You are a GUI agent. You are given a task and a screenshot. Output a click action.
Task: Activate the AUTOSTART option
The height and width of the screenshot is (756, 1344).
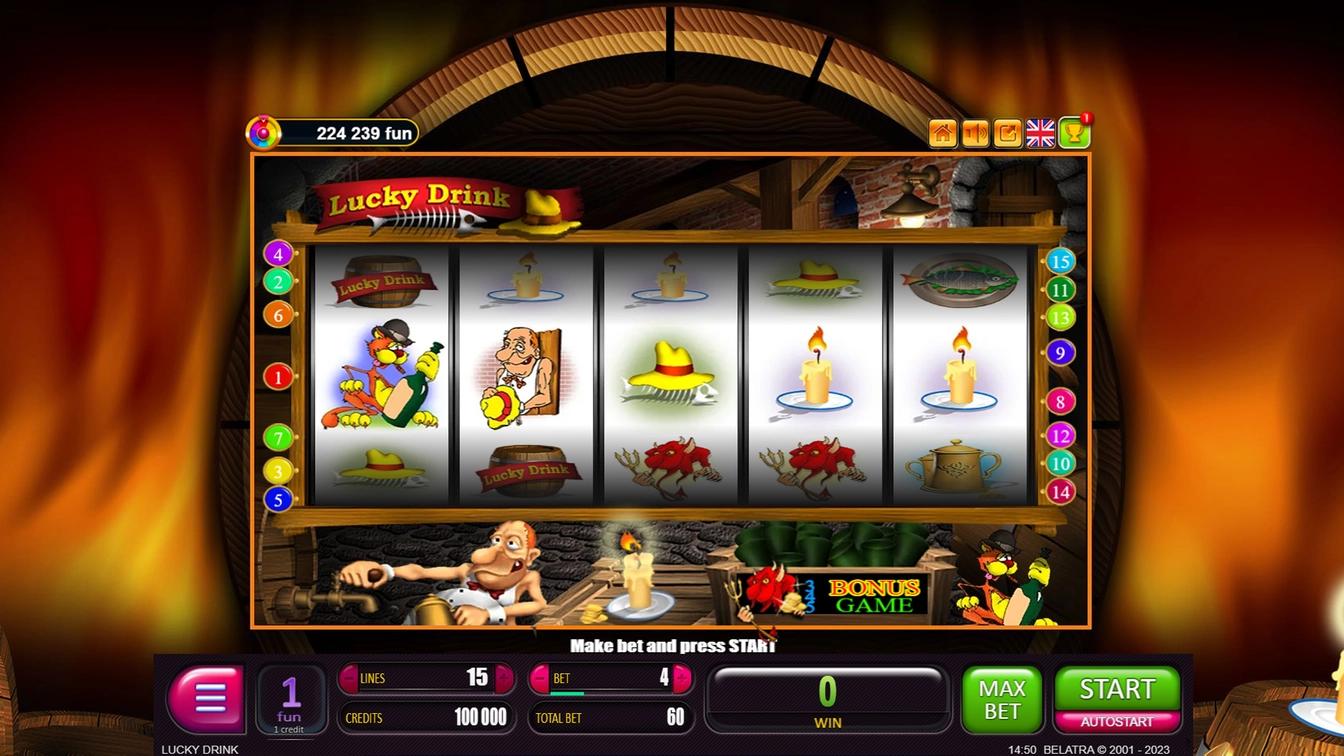pos(1116,721)
